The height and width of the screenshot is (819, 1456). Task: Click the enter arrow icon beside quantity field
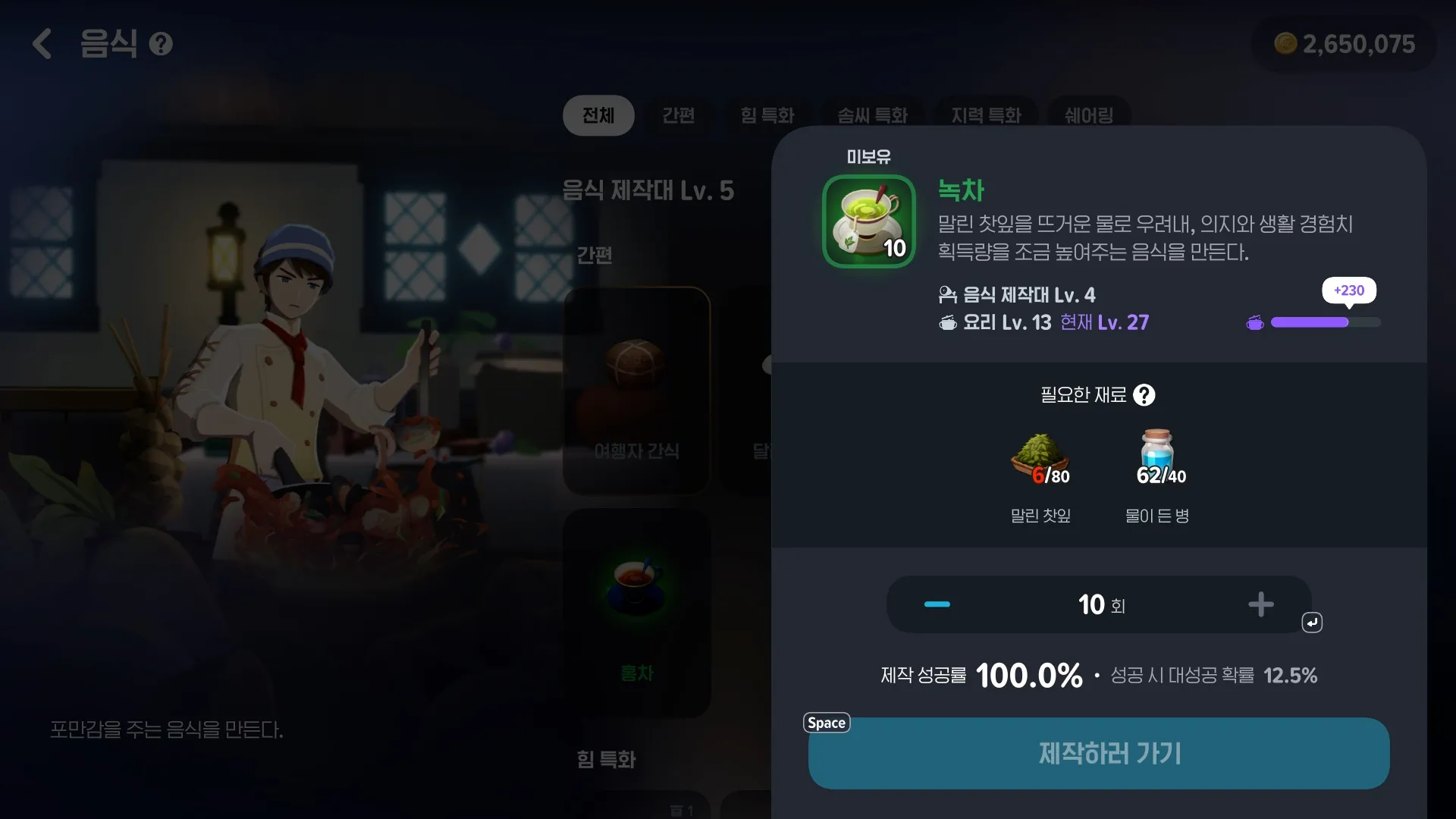1312,622
